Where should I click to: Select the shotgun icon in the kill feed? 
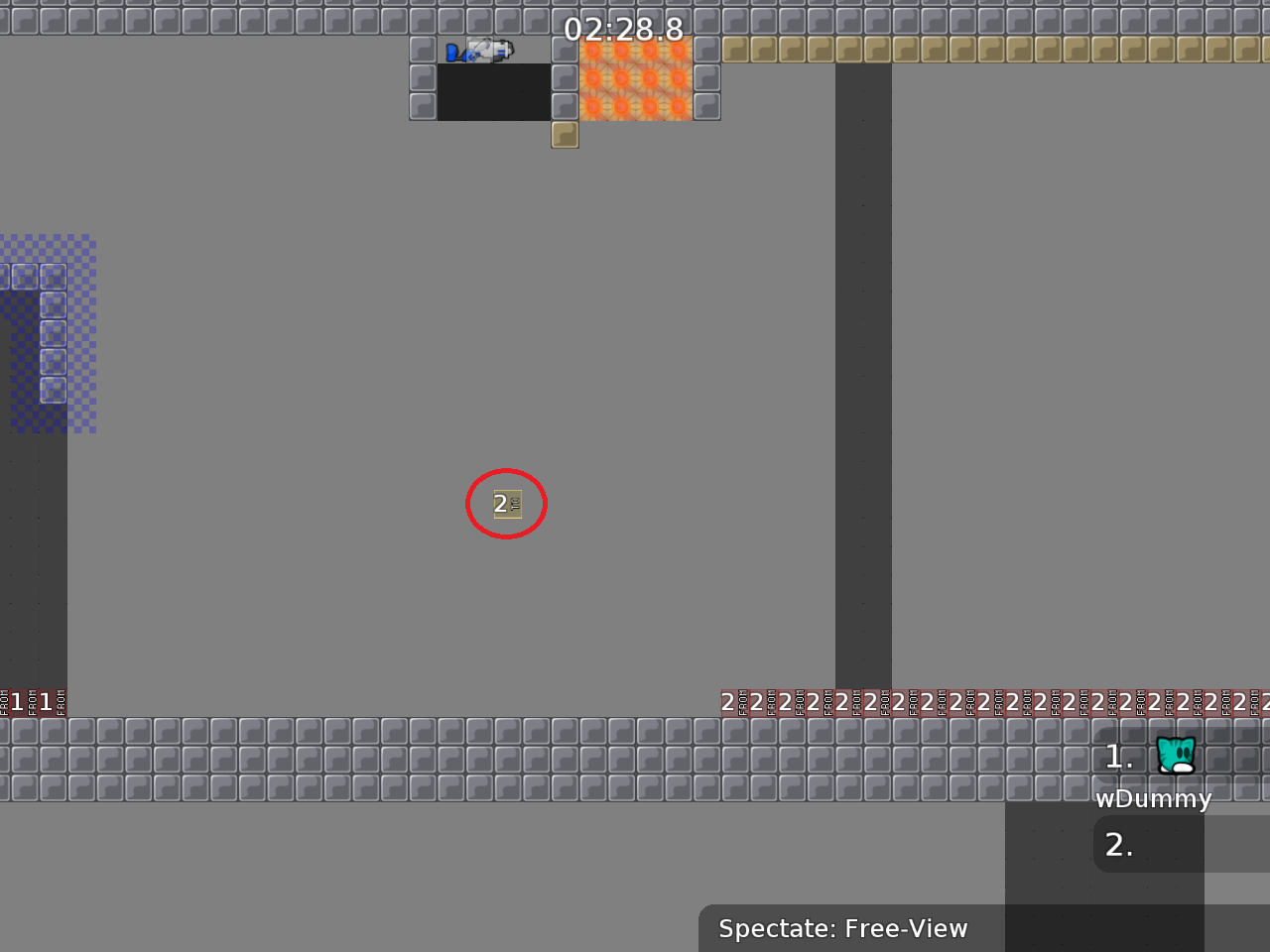501,53
